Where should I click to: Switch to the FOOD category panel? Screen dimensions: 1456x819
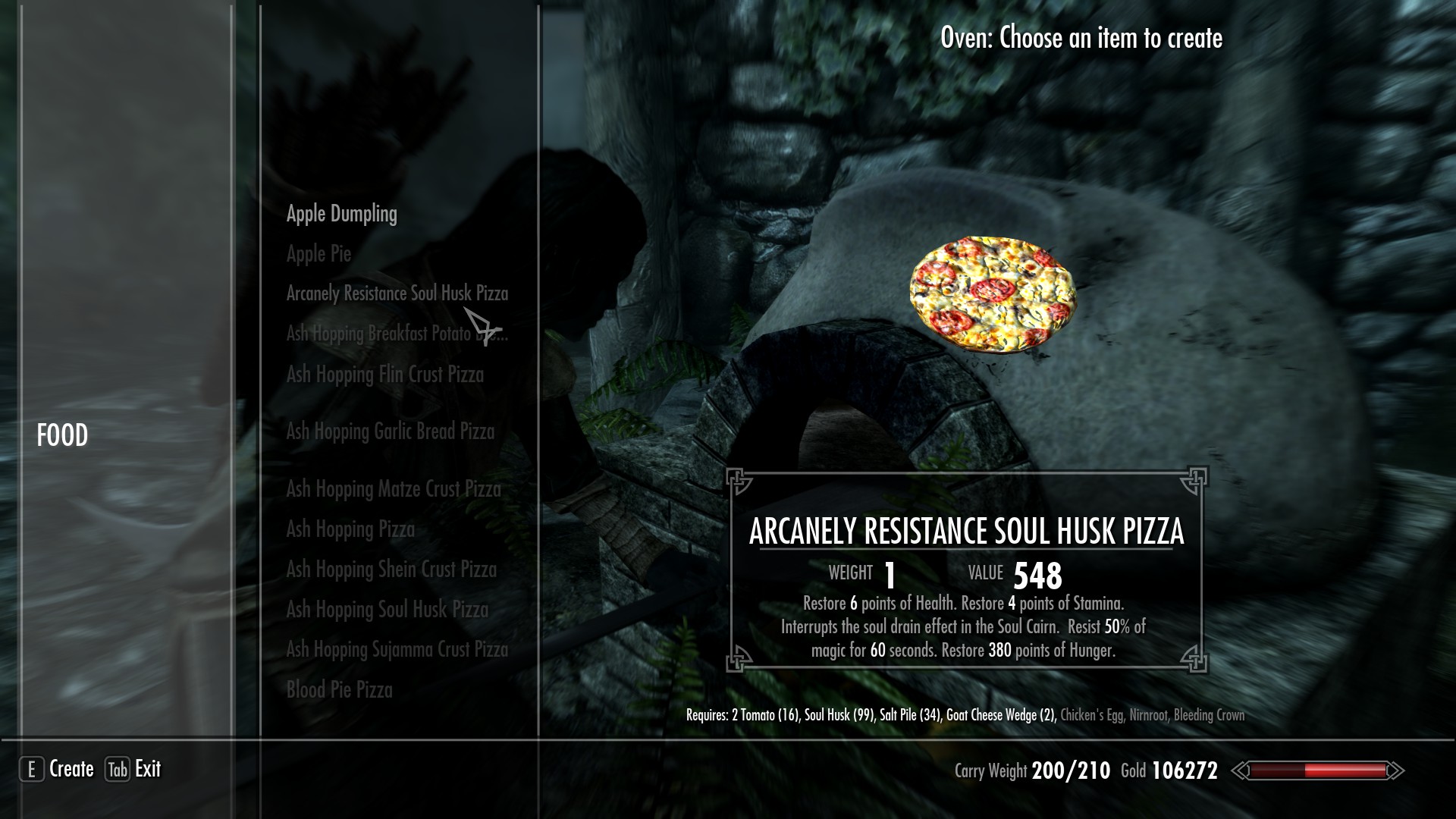(63, 435)
